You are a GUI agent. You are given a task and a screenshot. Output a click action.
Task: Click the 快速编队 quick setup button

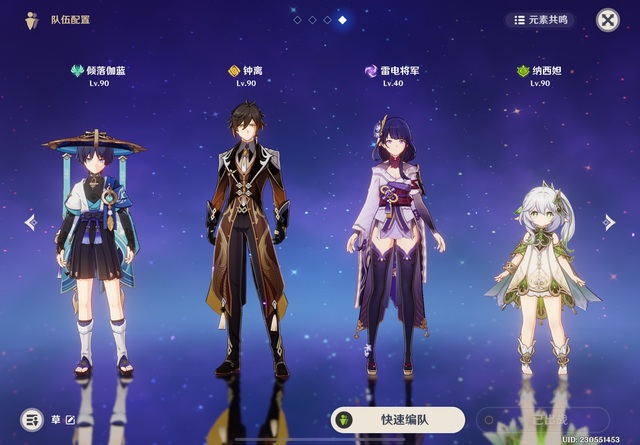[398, 420]
